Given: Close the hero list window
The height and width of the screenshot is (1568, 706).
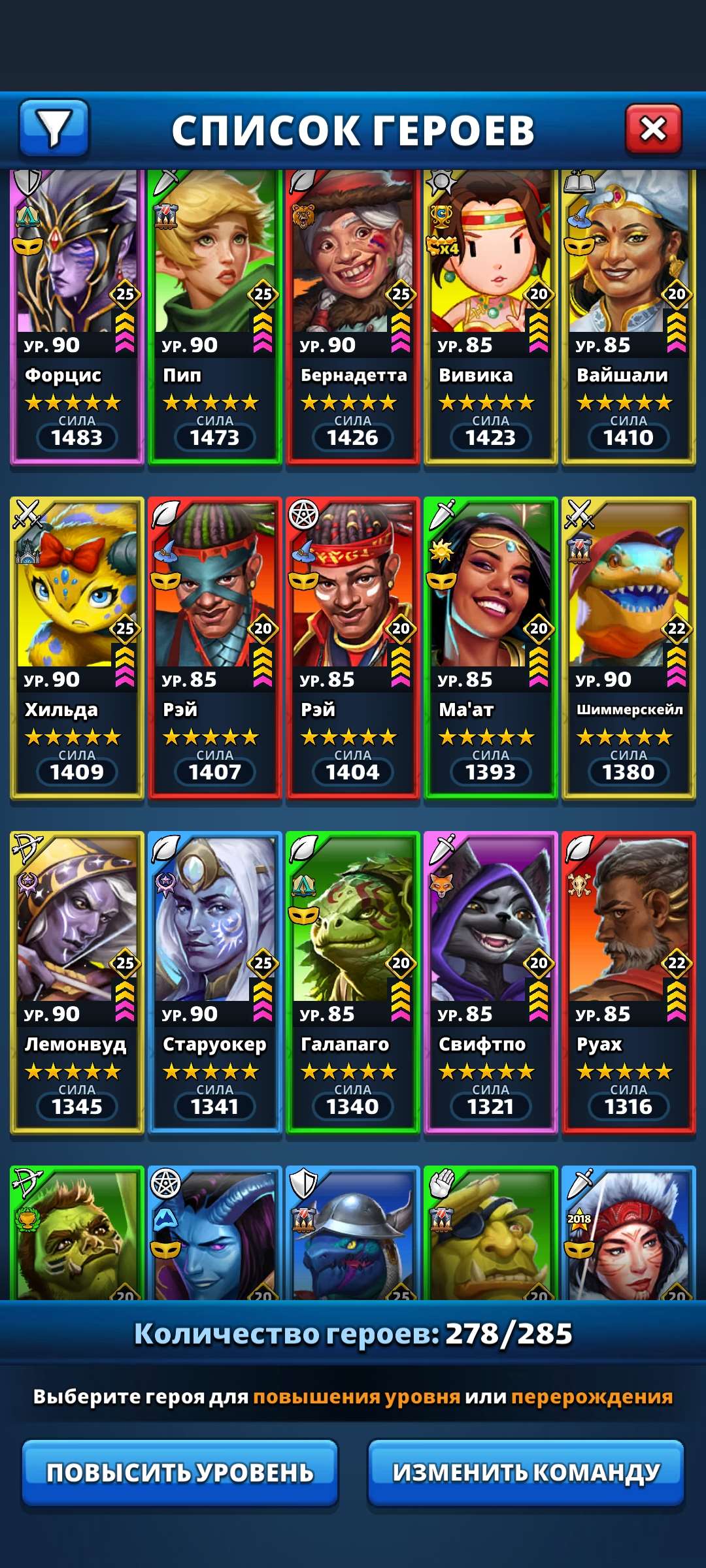Looking at the screenshot, I should point(653,129).
